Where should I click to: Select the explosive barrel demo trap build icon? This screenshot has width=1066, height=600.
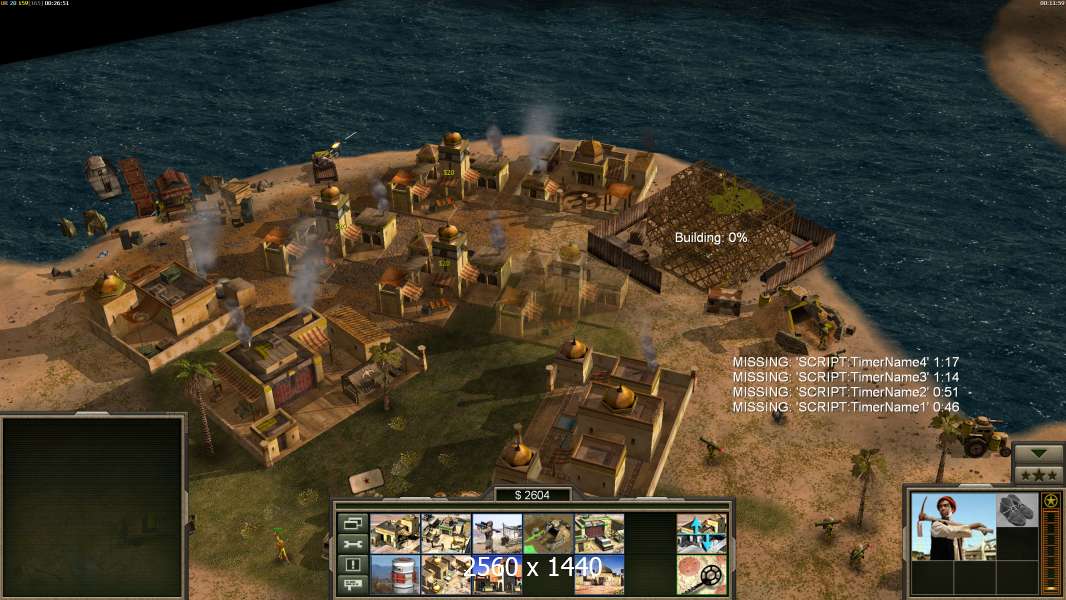[395, 574]
